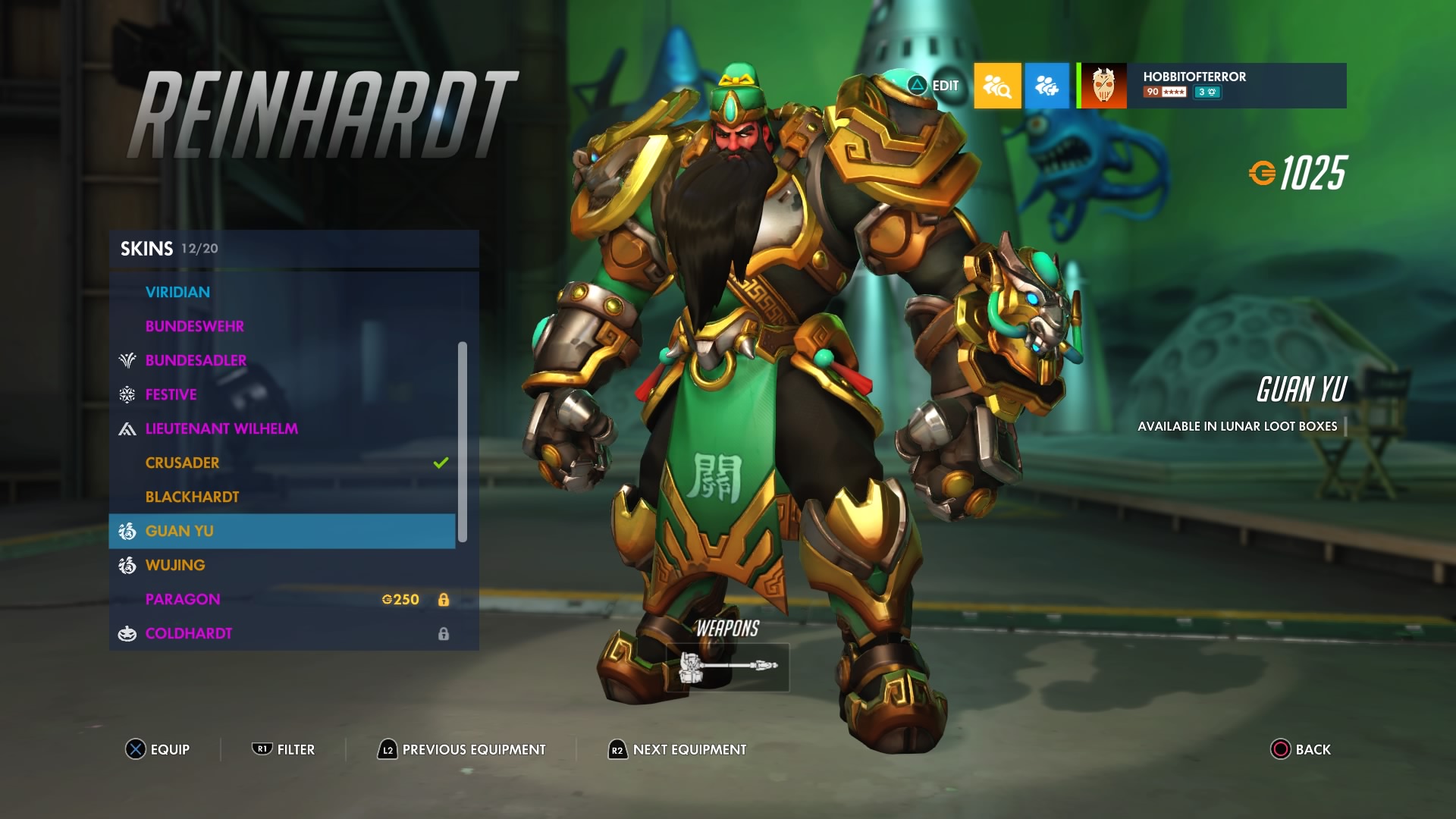Click the green checkmark on Crusader
The width and height of the screenshot is (1456, 819).
point(440,463)
